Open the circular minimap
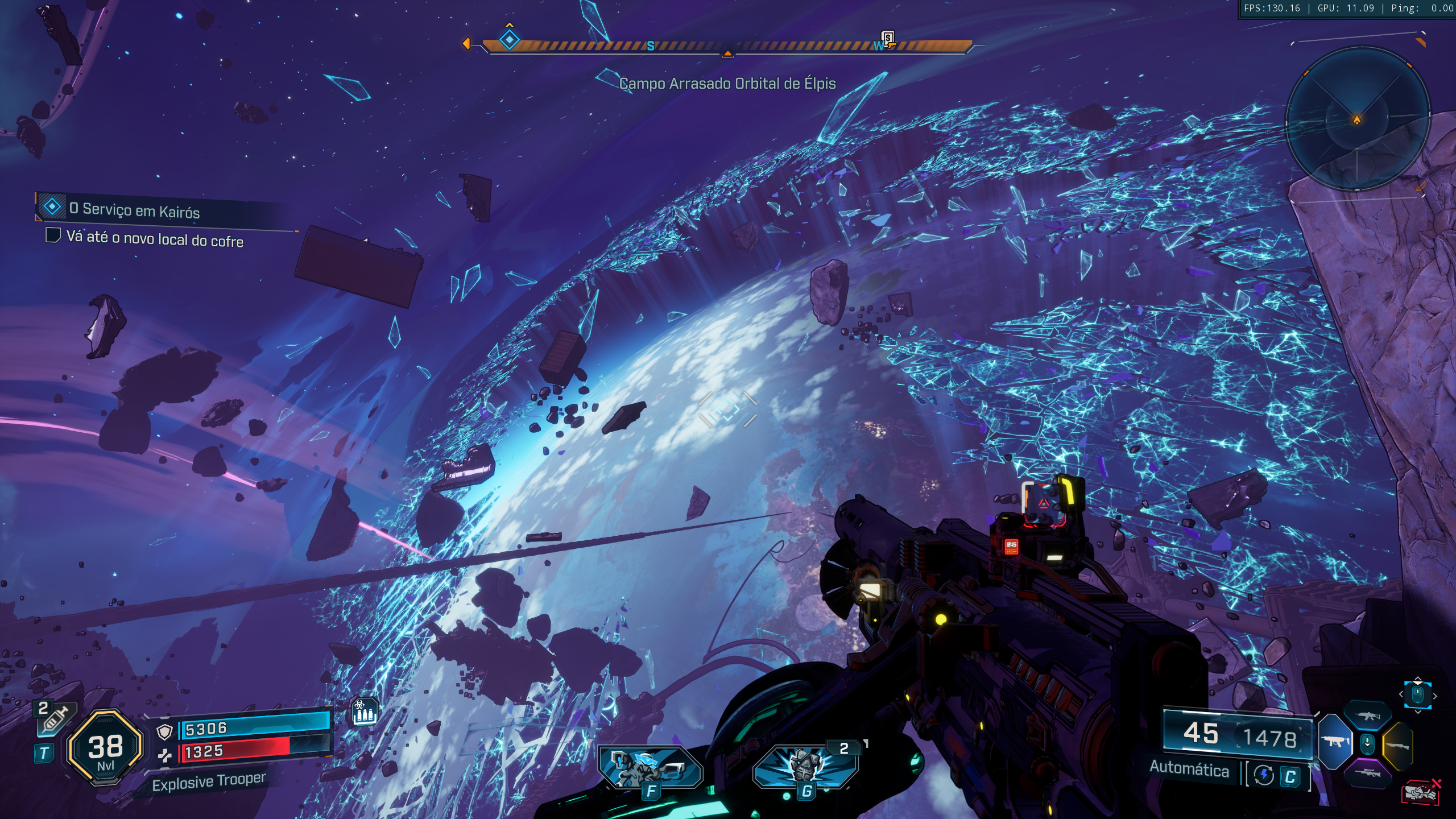 click(x=1358, y=119)
